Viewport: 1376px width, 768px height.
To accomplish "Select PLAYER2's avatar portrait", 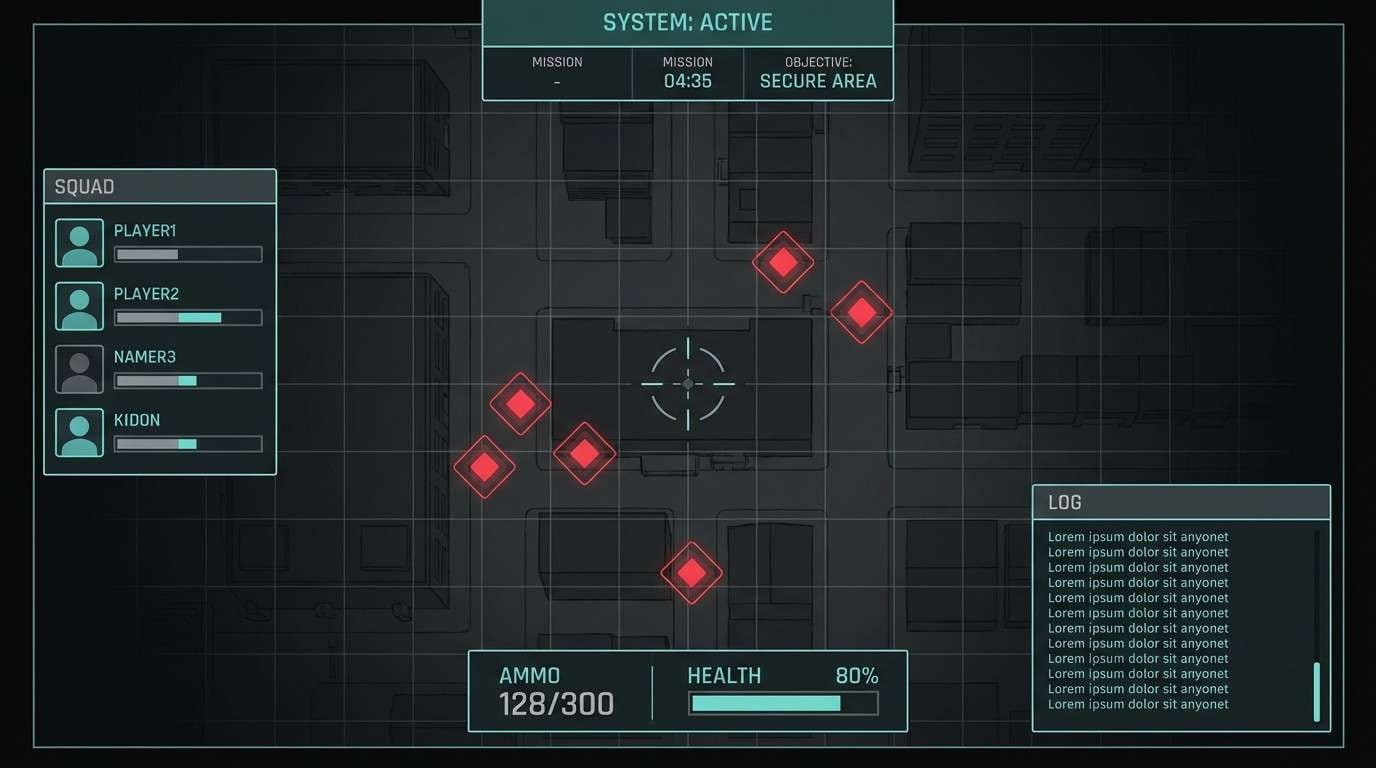I will pyautogui.click(x=79, y=306).
